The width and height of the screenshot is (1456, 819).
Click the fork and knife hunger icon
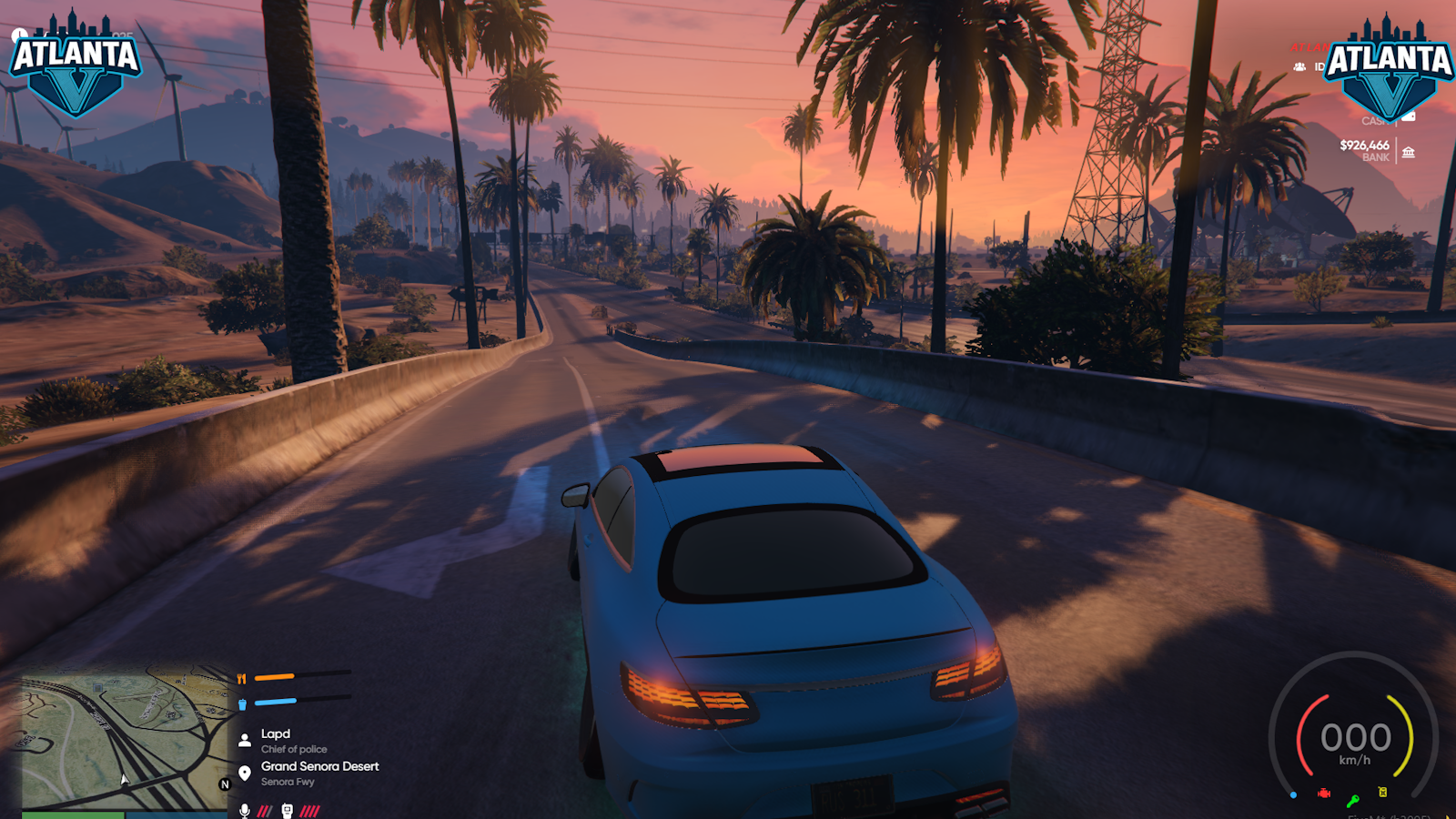coord(241,678)
